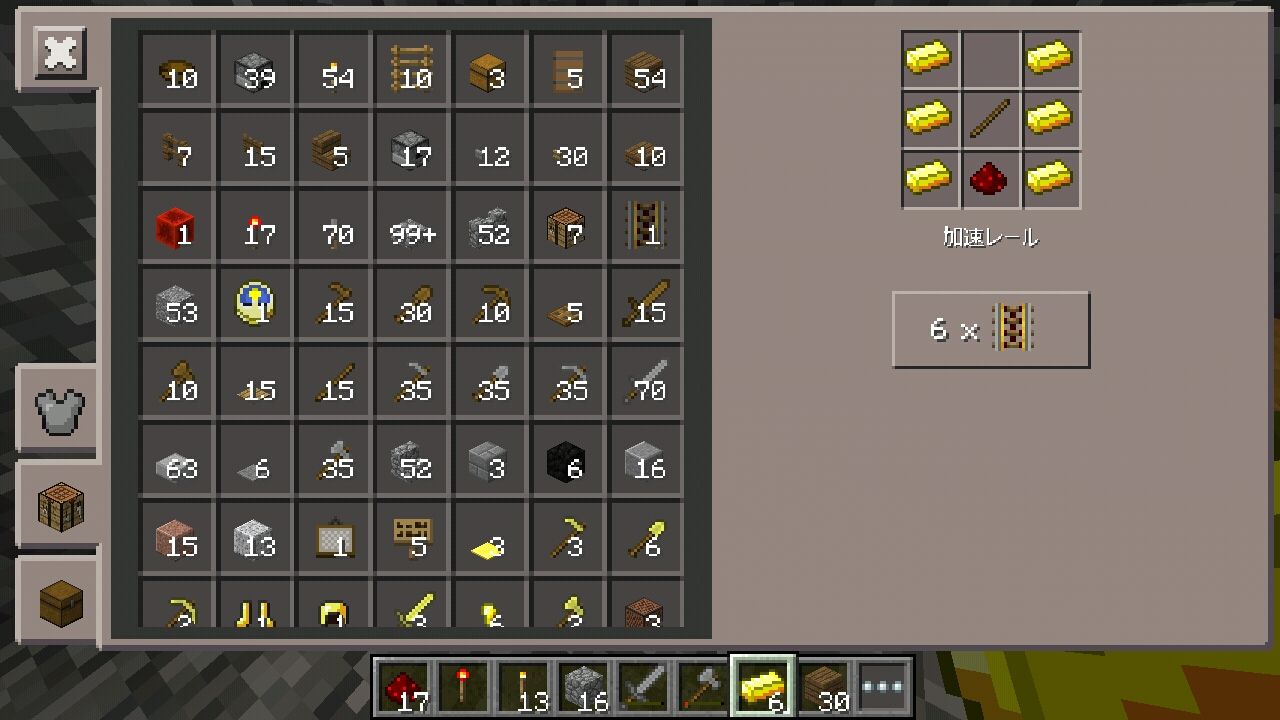The height and width of the screenshot is (720, 1280).
Task: Pick the crafting table from the inventory
Action: pos(568,225)
